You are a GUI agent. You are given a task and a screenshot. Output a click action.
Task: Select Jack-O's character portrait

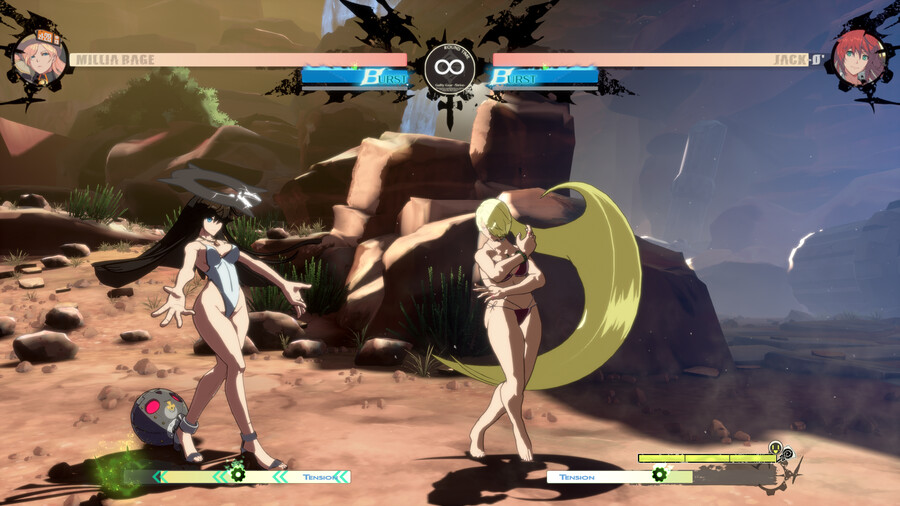[x=859, y=59]
